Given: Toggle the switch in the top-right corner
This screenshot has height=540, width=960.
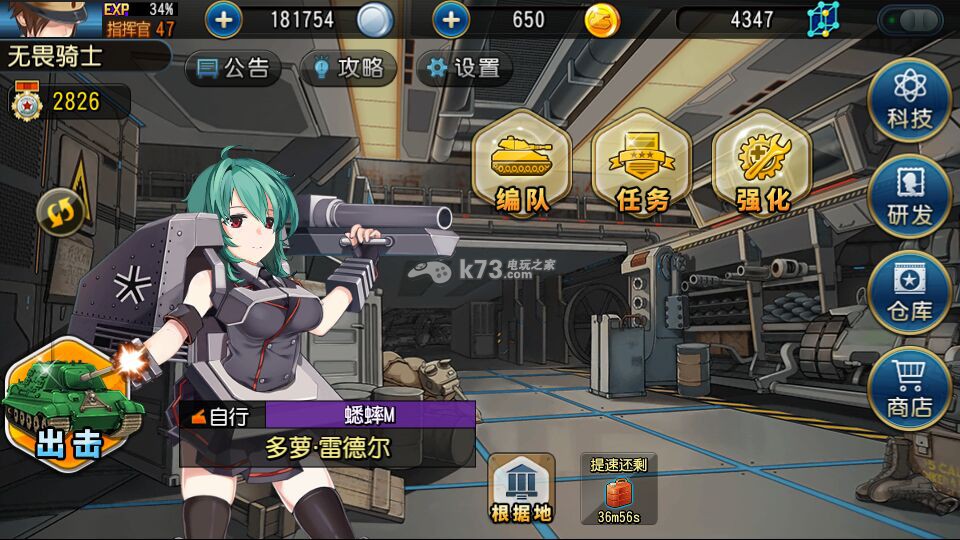Looking at the screenshot, I should (x=910, y=19).
